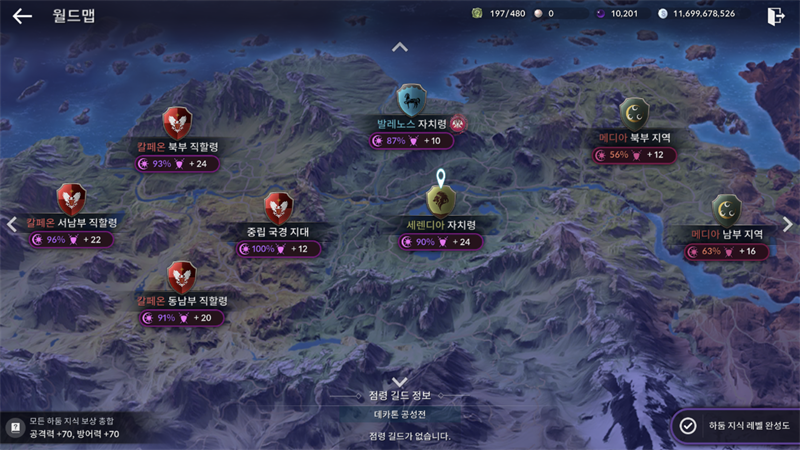Select 칼페온 북부 직할령 region marker
The image size is (800, 450).
[177, 124]
